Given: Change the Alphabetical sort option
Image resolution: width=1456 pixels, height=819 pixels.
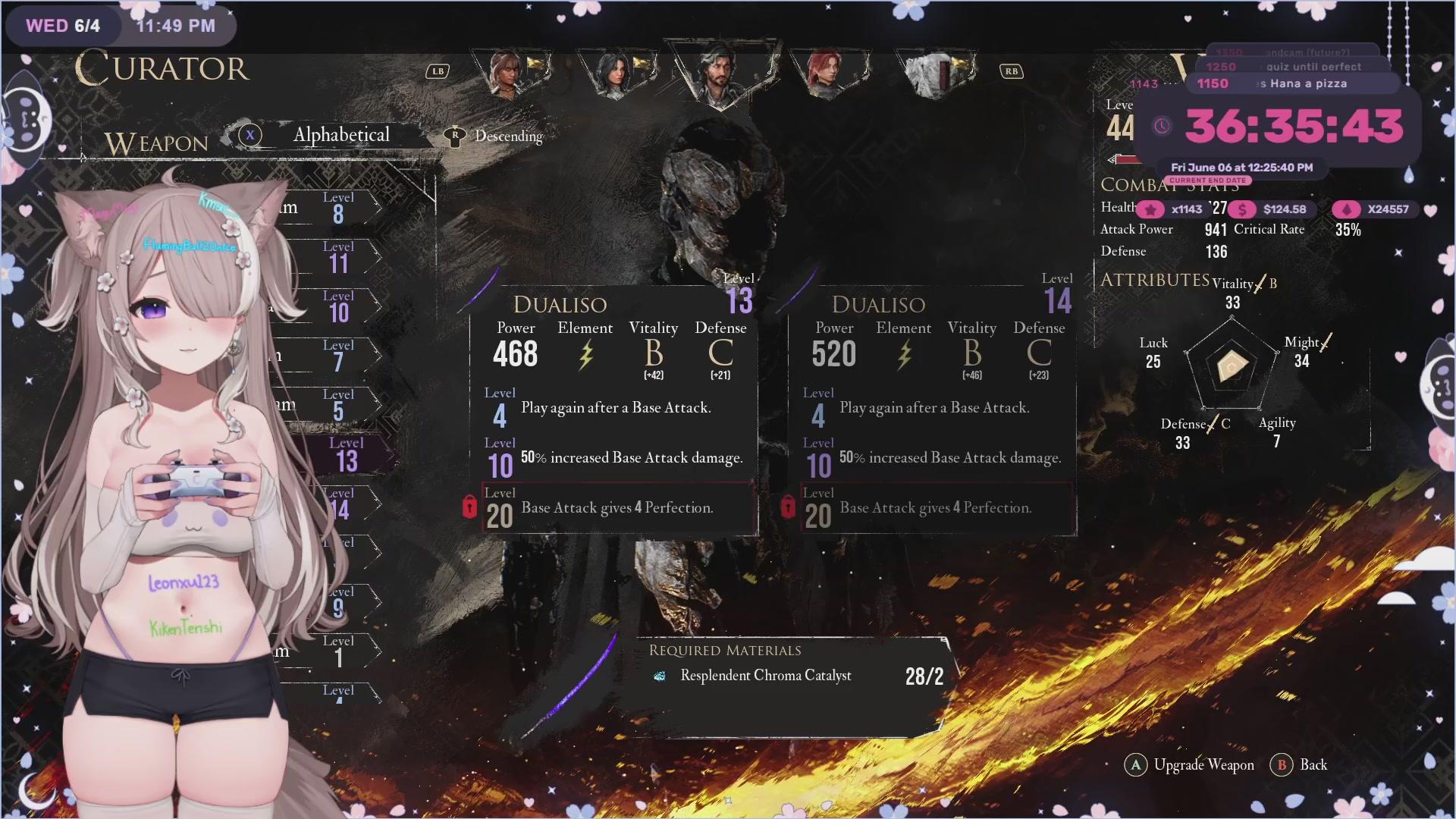Looking at the screenshot, I should tap(340, 135).
